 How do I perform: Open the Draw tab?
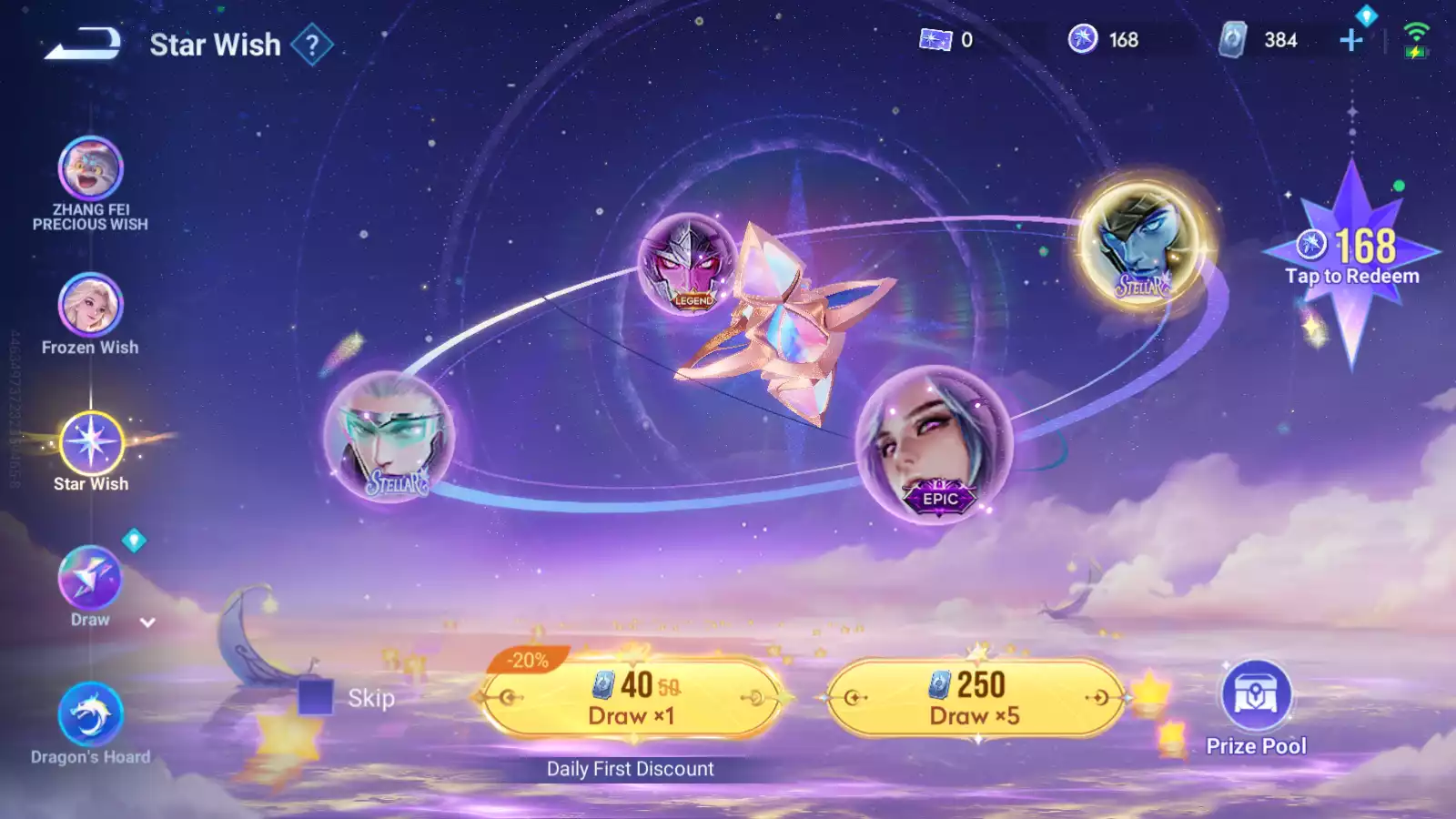coord(89,580)
